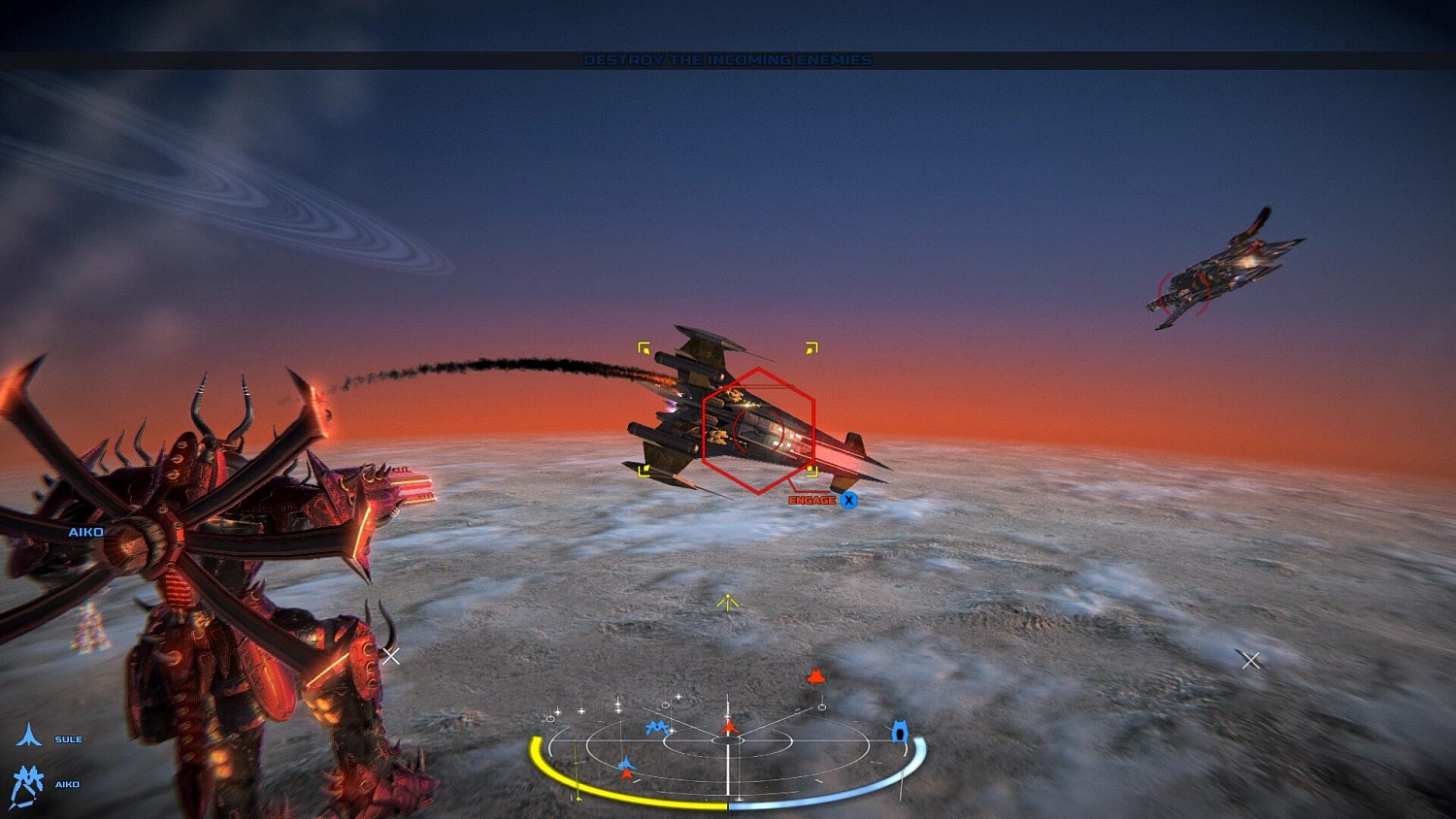This screenshot has height=819, width=1456.
Task: Click the yellow waypoint marker below the enemy fighter
Action: pos(726,601)
